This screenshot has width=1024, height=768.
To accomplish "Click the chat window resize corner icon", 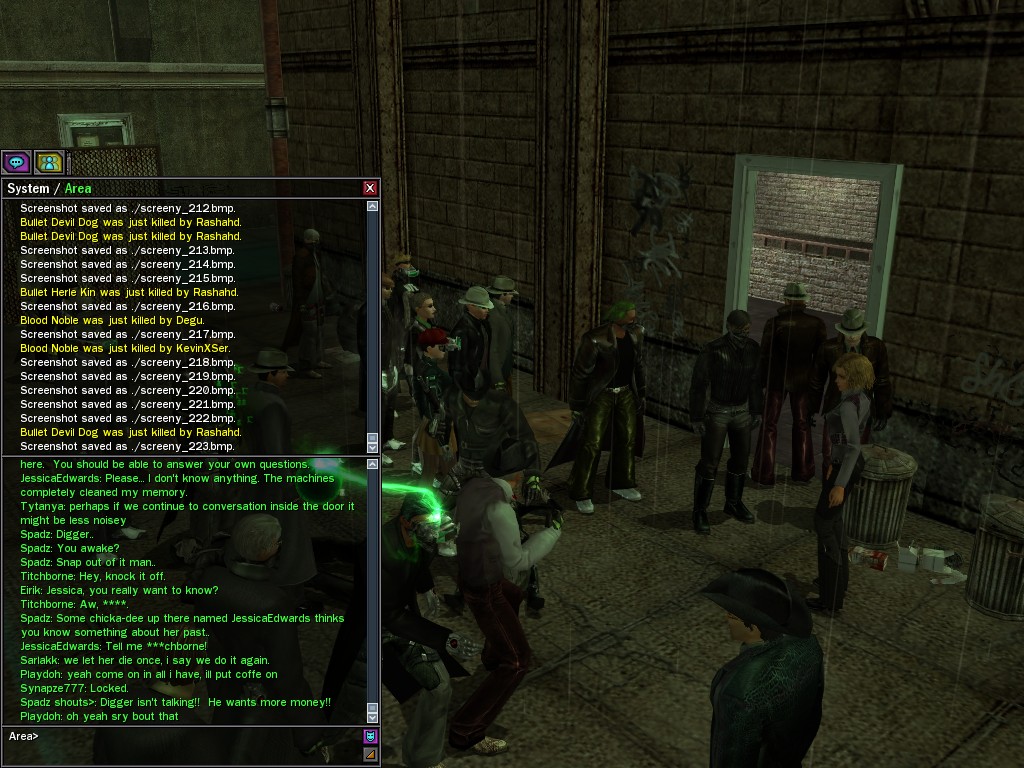I will point(370,755).
